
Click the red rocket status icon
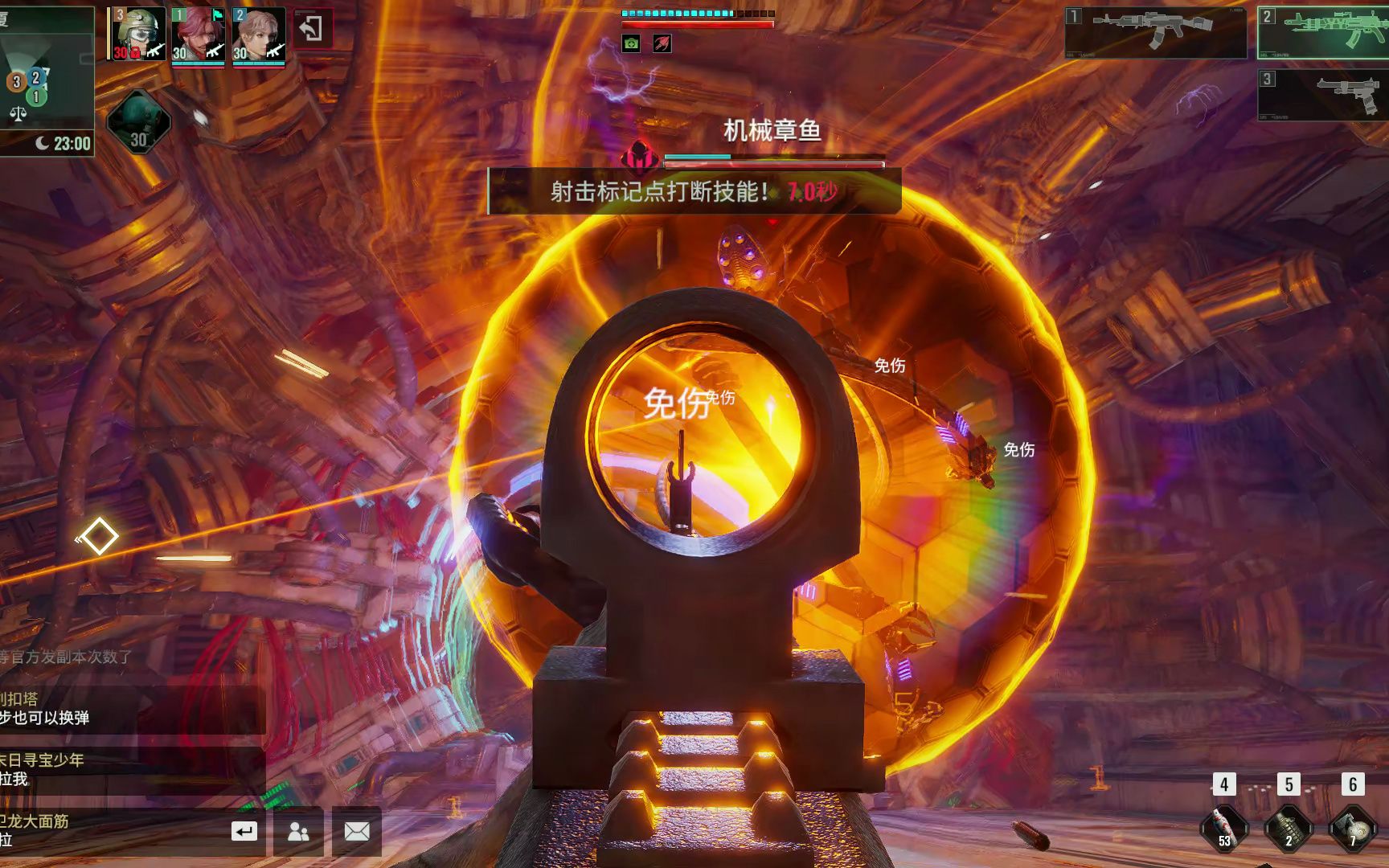click(x=662, y=43)
